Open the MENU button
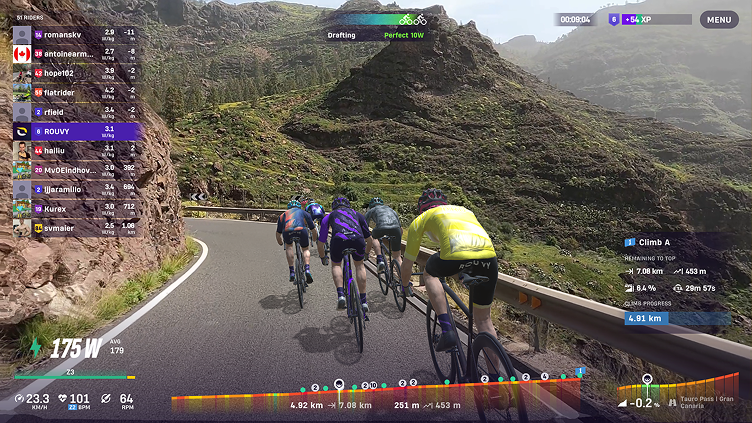752x423 pixels. [719, 19]
